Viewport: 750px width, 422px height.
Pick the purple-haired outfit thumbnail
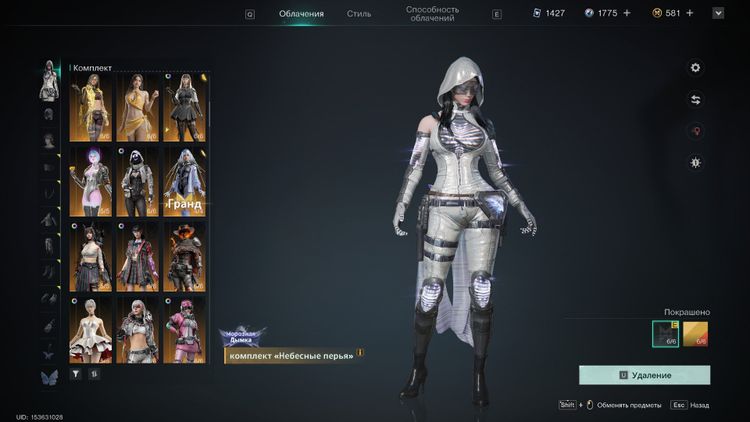click(90, 181)
